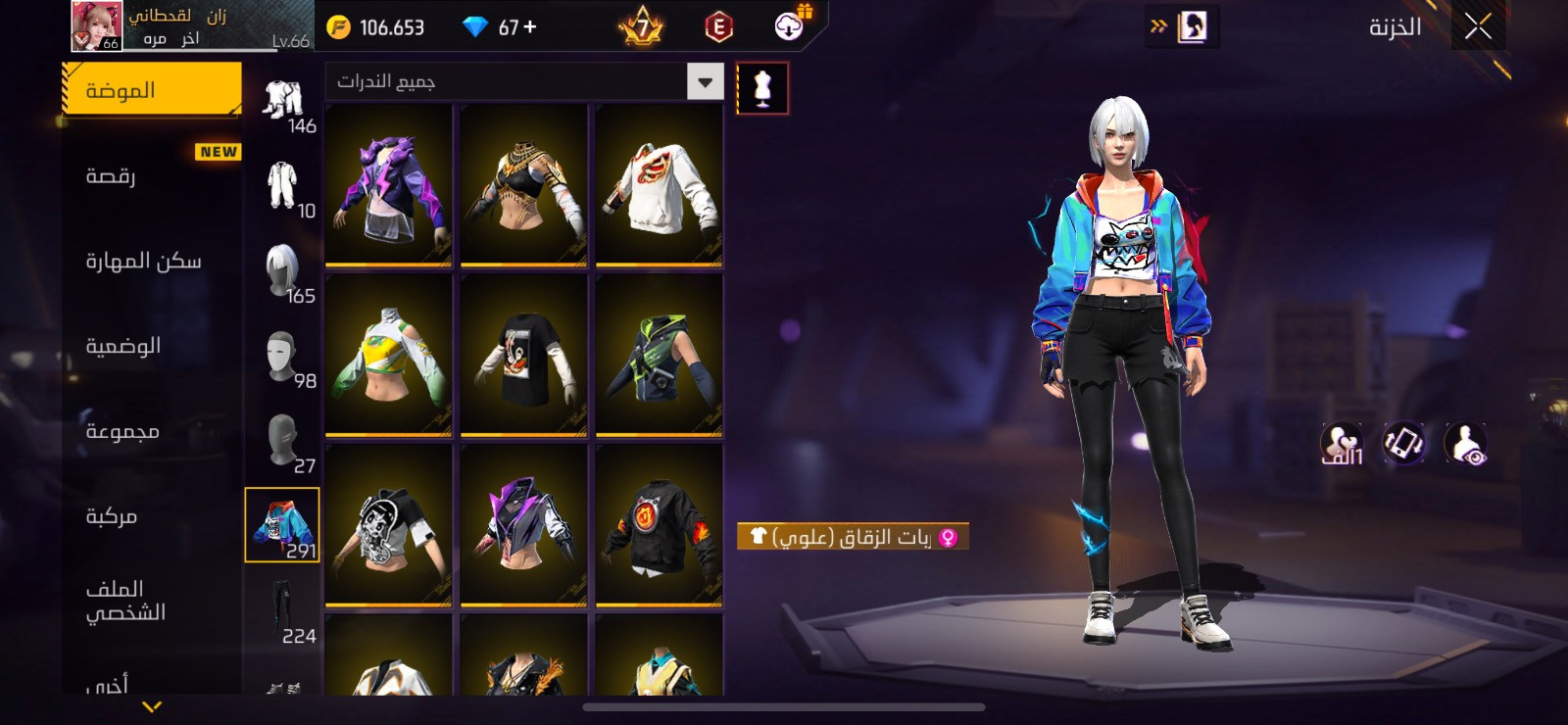Add diamonds with the plus button
The height and width of the screenshot is (725, 1568).
[530, 27]
